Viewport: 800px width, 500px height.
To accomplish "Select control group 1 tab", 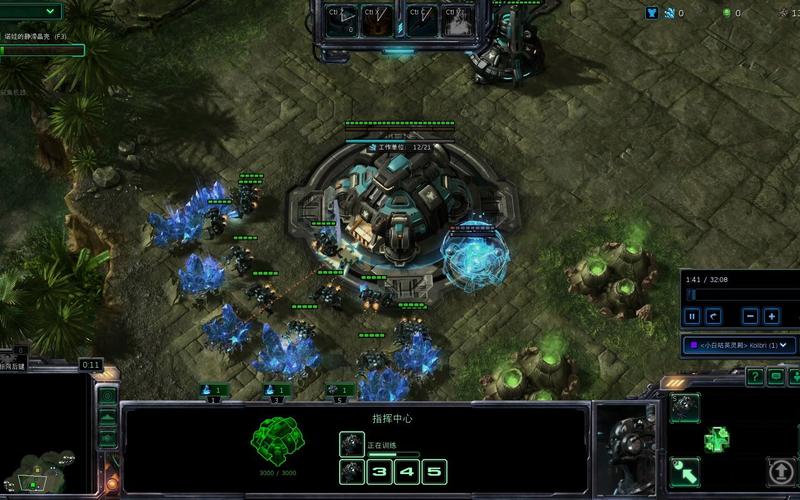I will [x=213, y=390].
